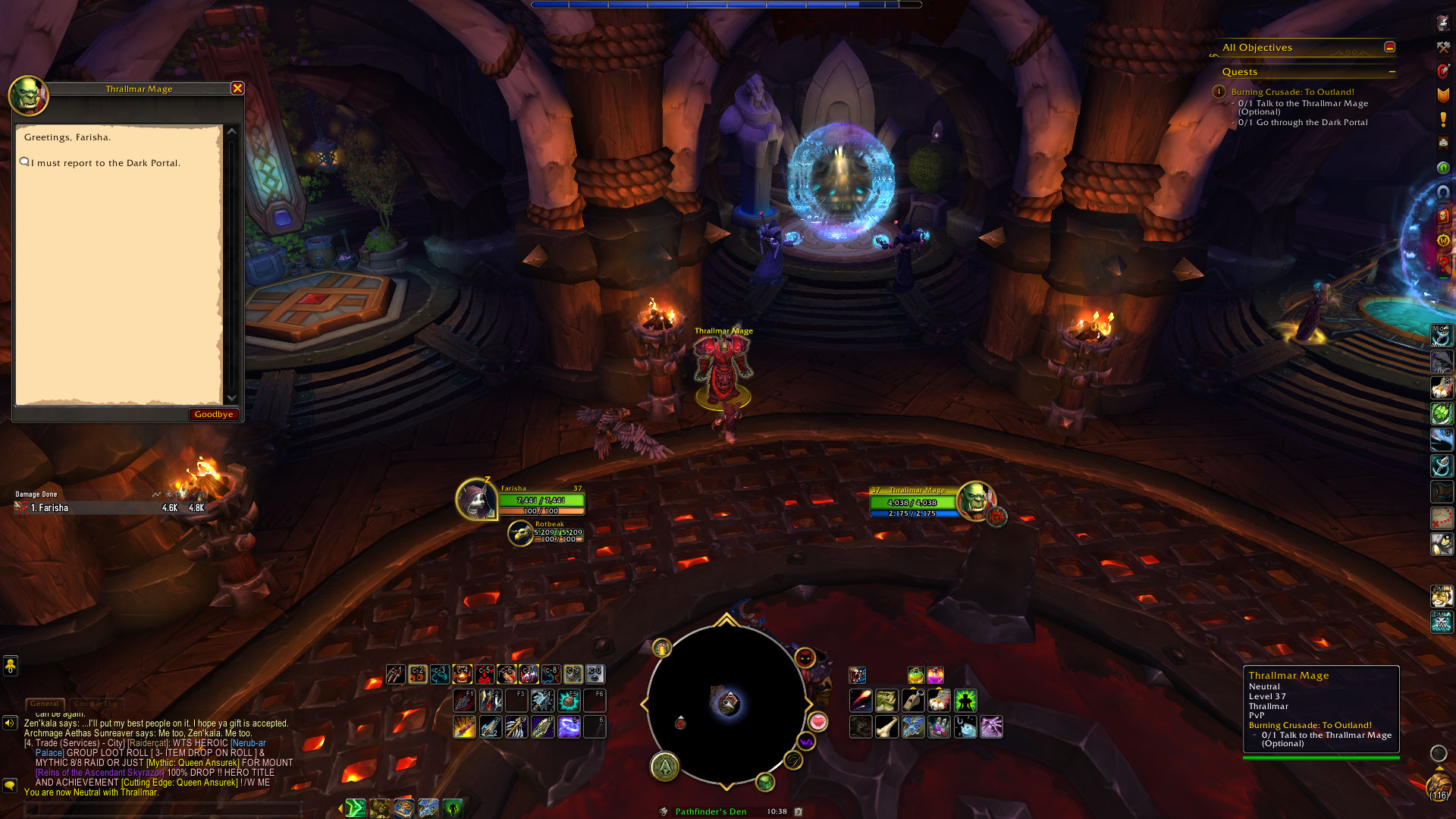Click the Thrallmar Mage target portrait
1456x819 pixels.
pos(975,500)
